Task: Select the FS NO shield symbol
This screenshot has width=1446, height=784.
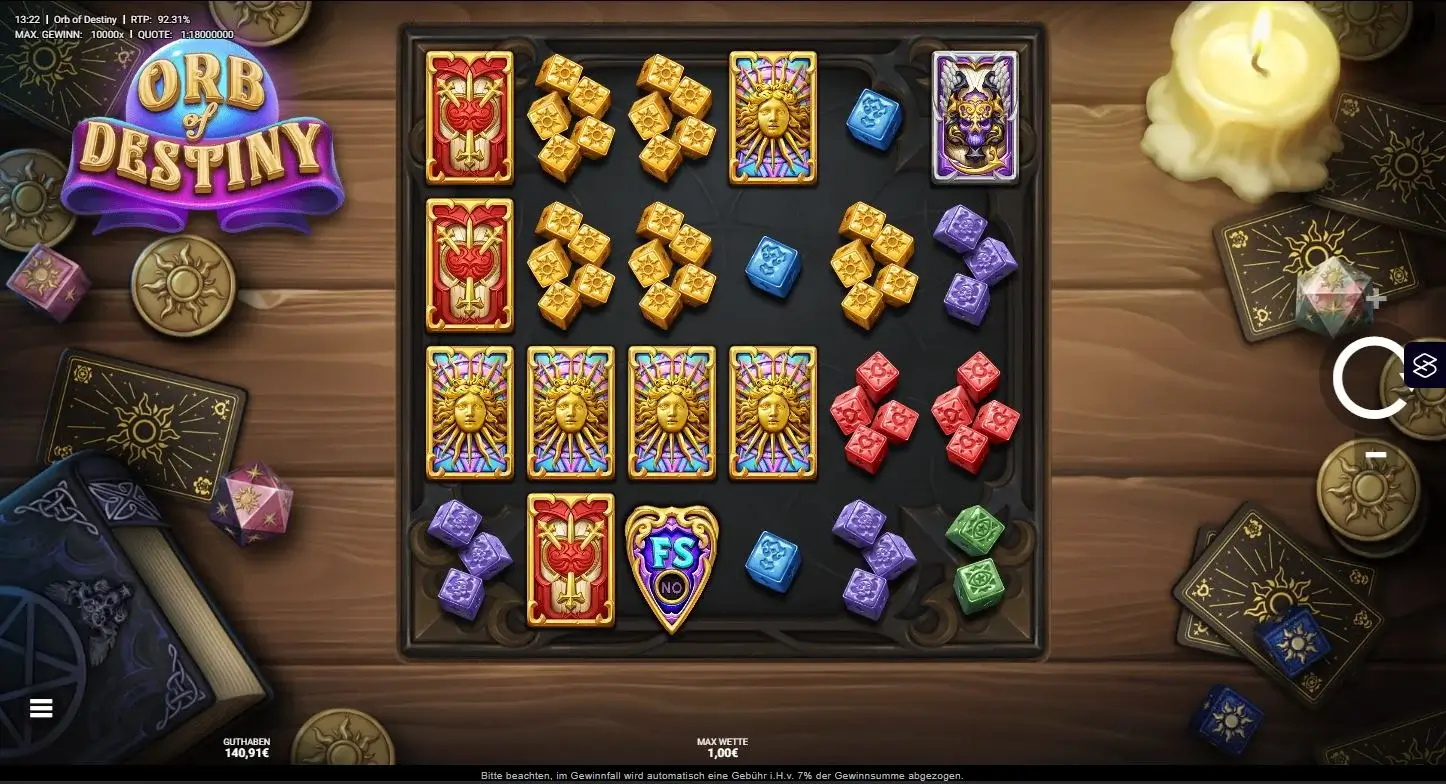Action: pyautogui.click(x=670, y=565)
